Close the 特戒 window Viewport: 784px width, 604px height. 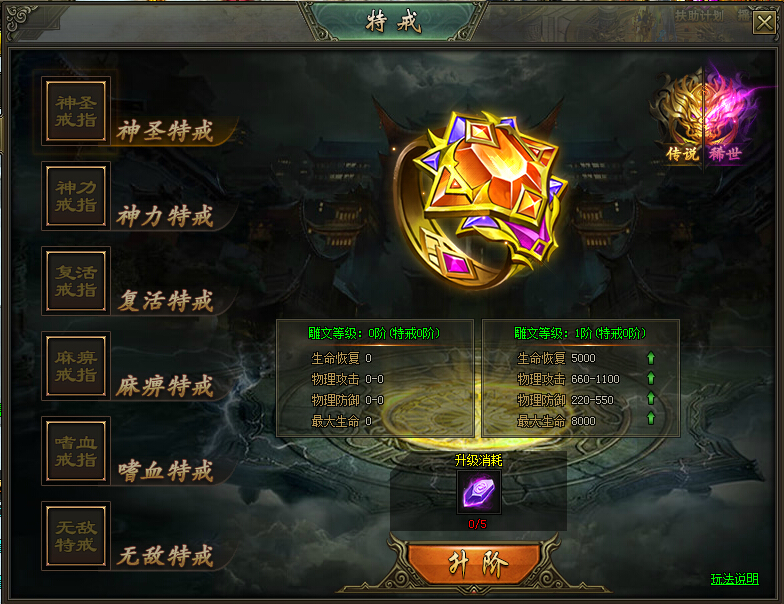(763, 23)
